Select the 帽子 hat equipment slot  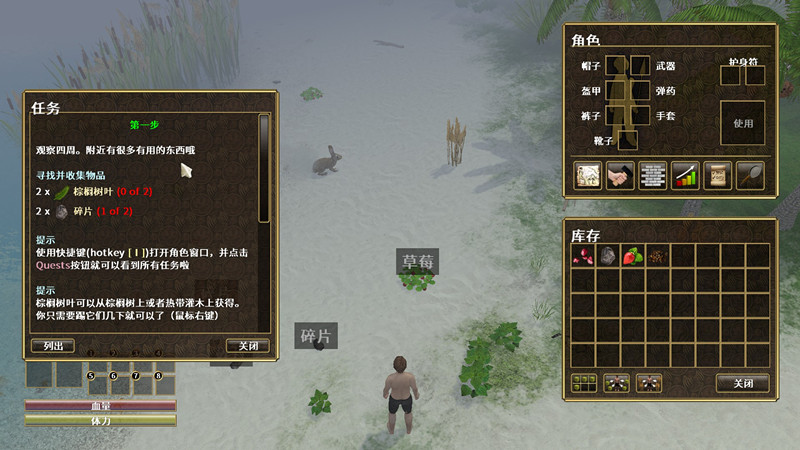[x=617, y=66]
